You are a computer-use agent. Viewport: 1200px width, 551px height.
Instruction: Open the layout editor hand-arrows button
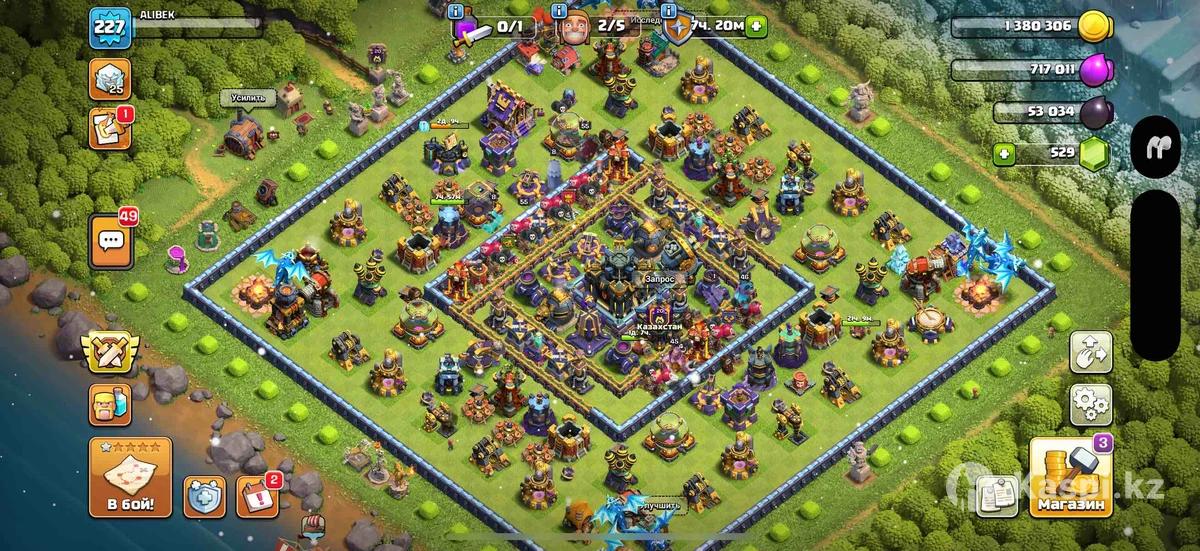click(x=1090, y=353)
